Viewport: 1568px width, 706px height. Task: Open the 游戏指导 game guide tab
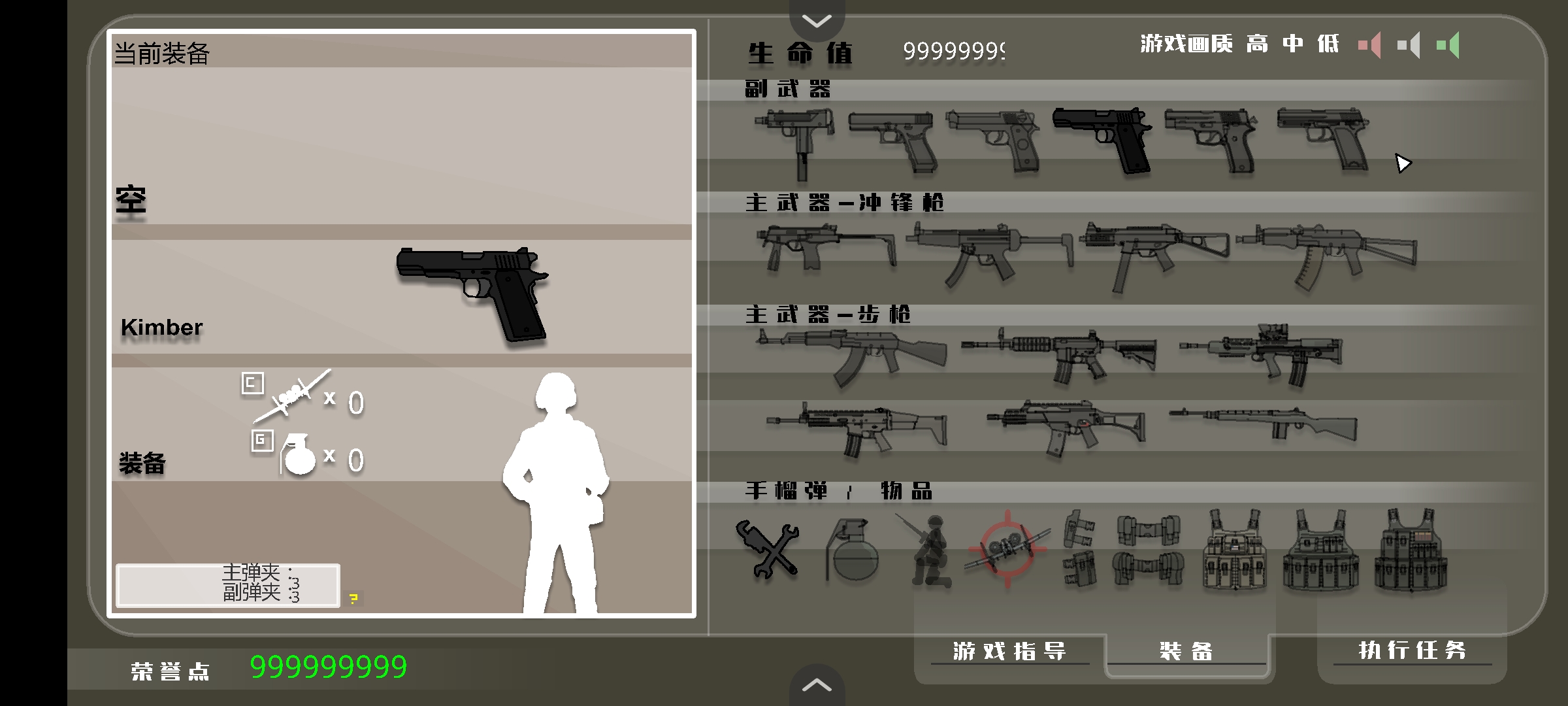1009,651
